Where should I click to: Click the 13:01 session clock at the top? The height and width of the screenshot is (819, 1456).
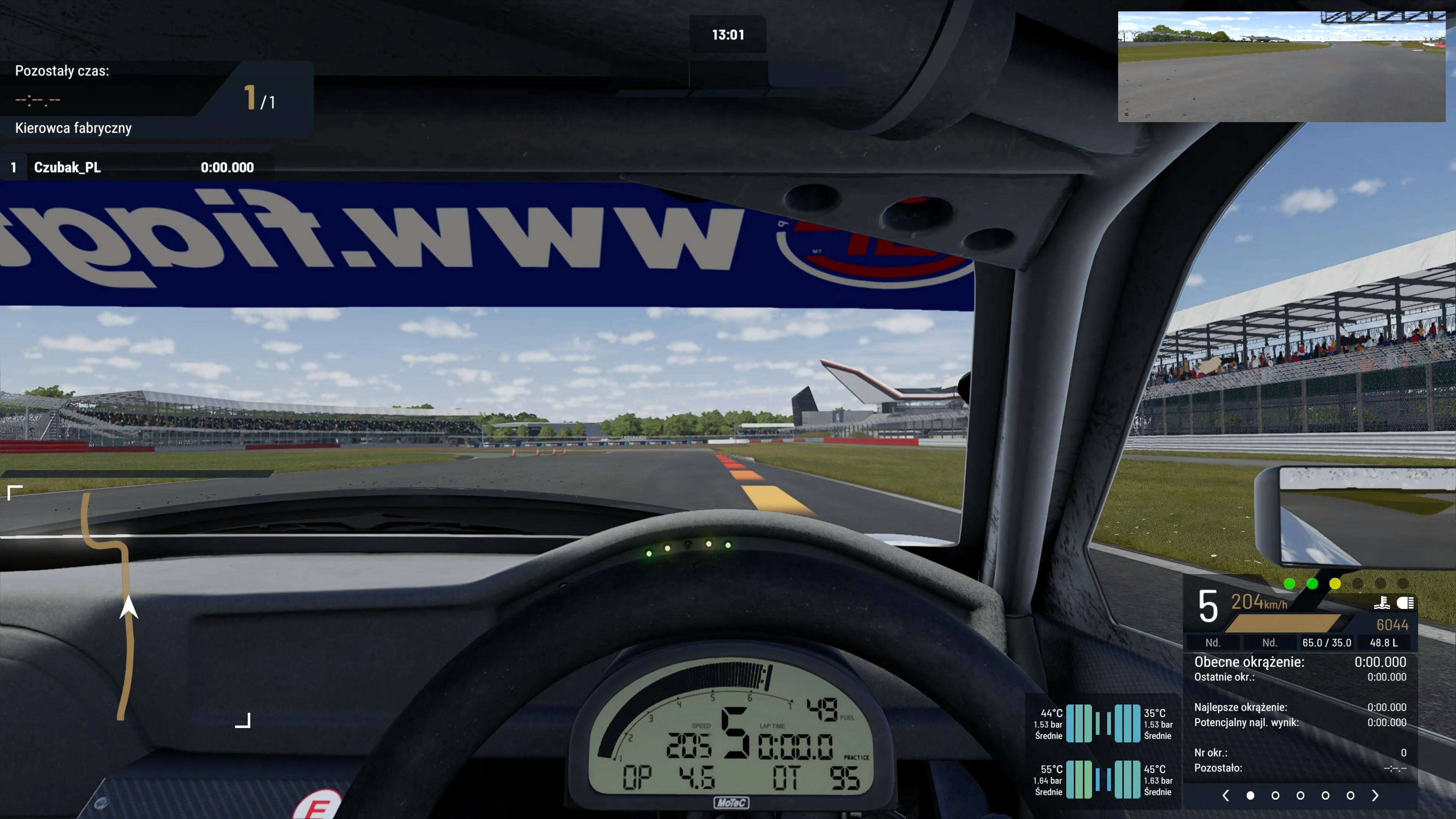click(x=728, y=35)
